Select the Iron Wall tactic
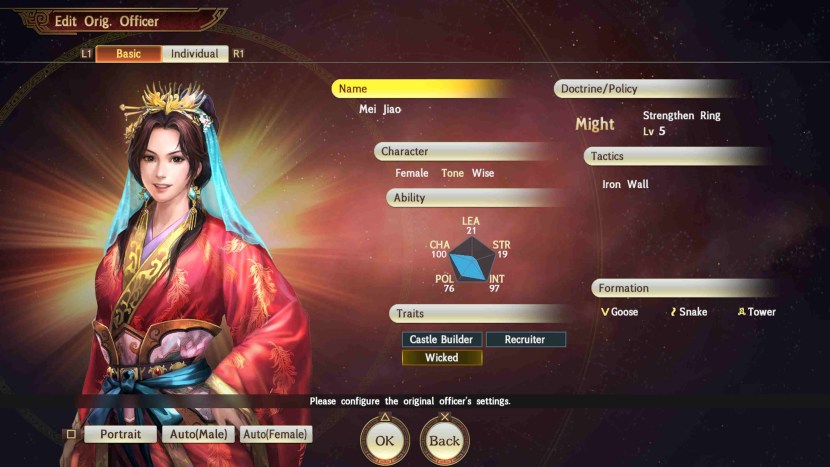 coord(625,185)
